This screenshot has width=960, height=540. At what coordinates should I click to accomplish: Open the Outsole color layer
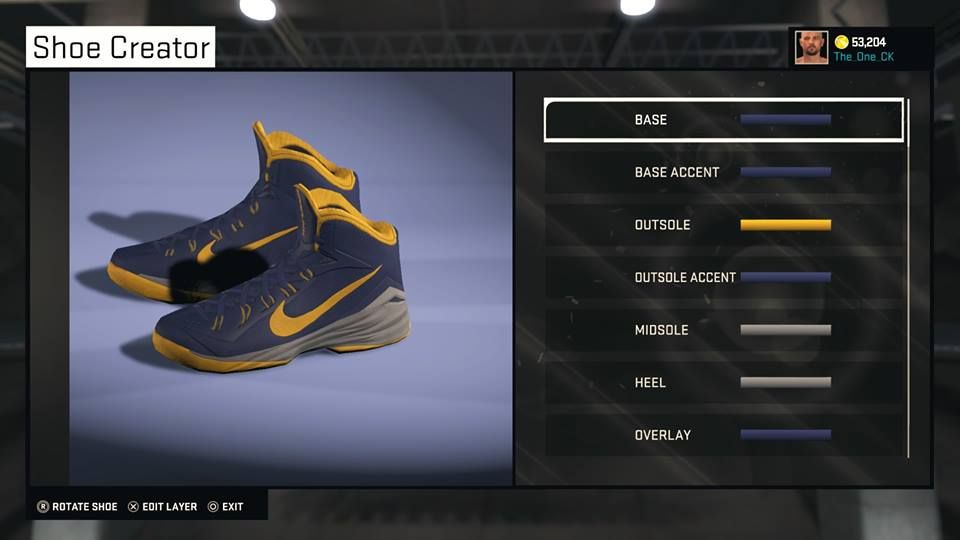(723, 225)
